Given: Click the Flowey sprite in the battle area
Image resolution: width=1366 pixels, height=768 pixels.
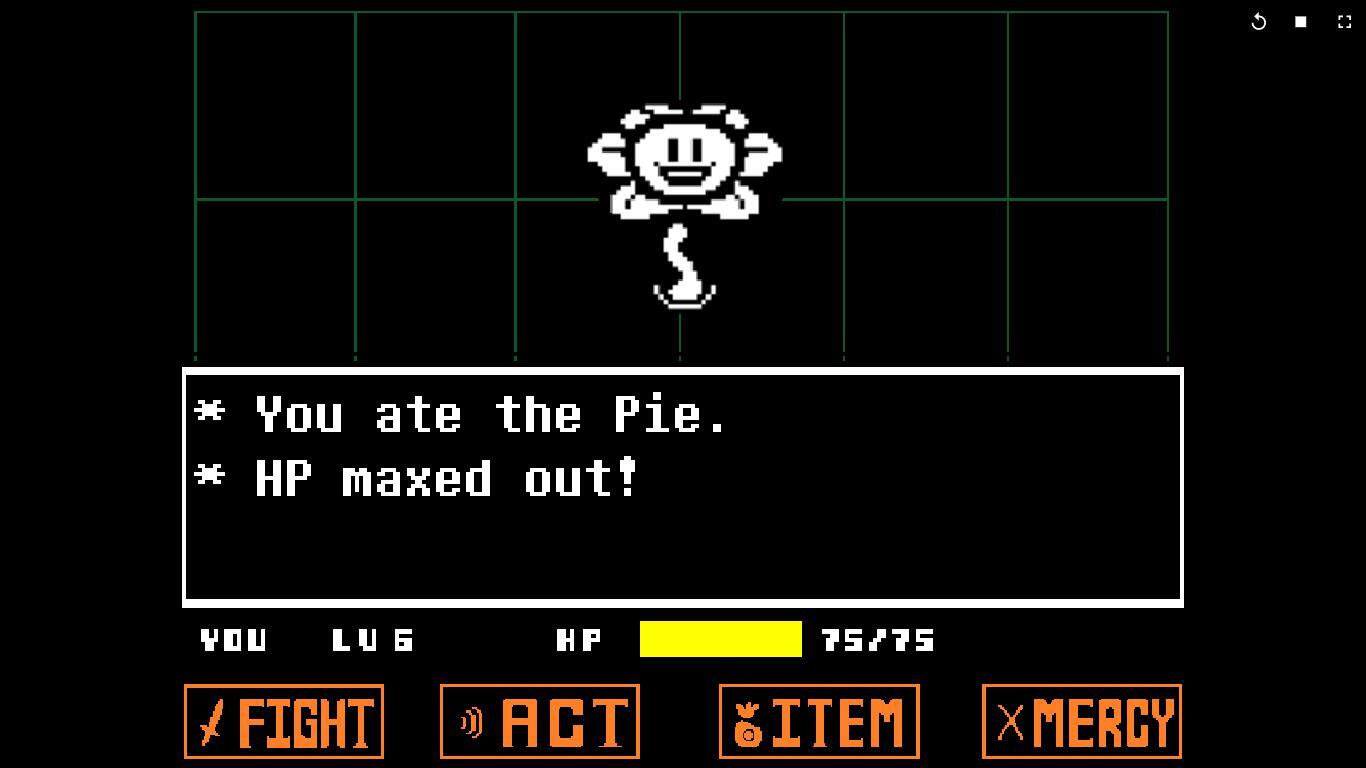Looking at the screenshot, I should [683, 160].
